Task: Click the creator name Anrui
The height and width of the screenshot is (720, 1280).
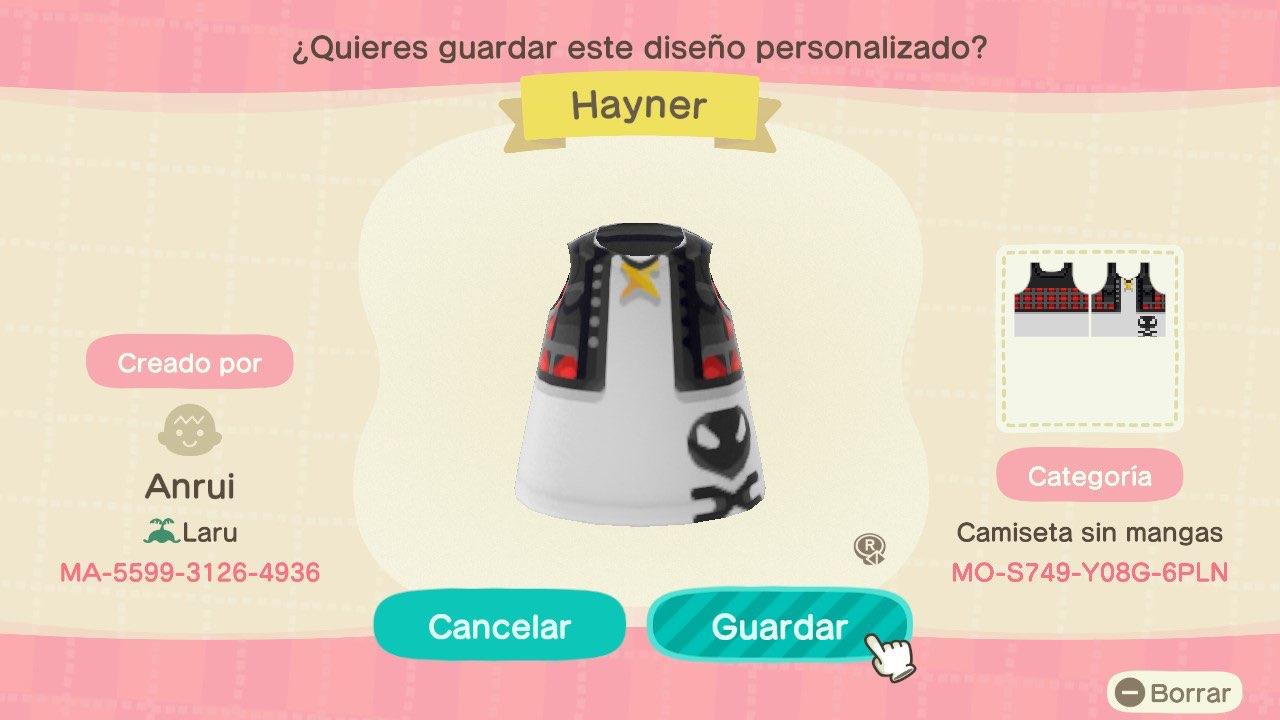Action: pos(190,487)
